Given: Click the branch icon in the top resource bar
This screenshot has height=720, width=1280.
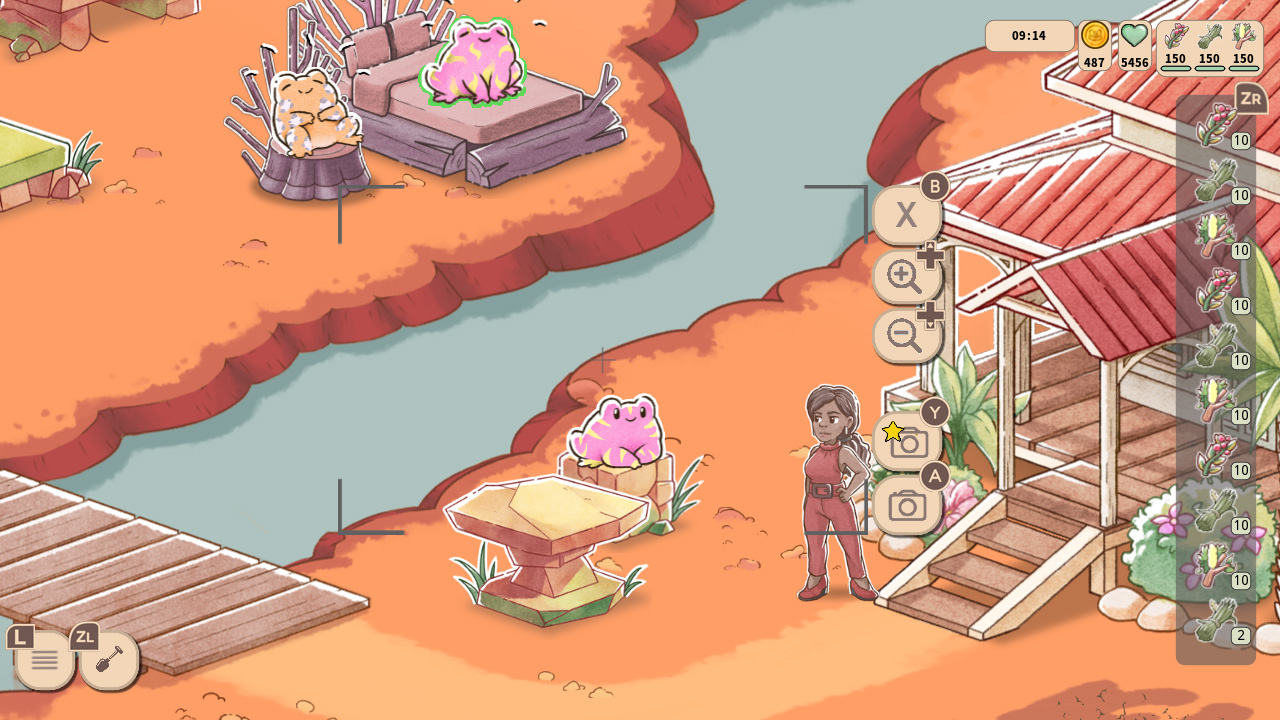Looking at the screenshot, I should tap(1243, 35).
